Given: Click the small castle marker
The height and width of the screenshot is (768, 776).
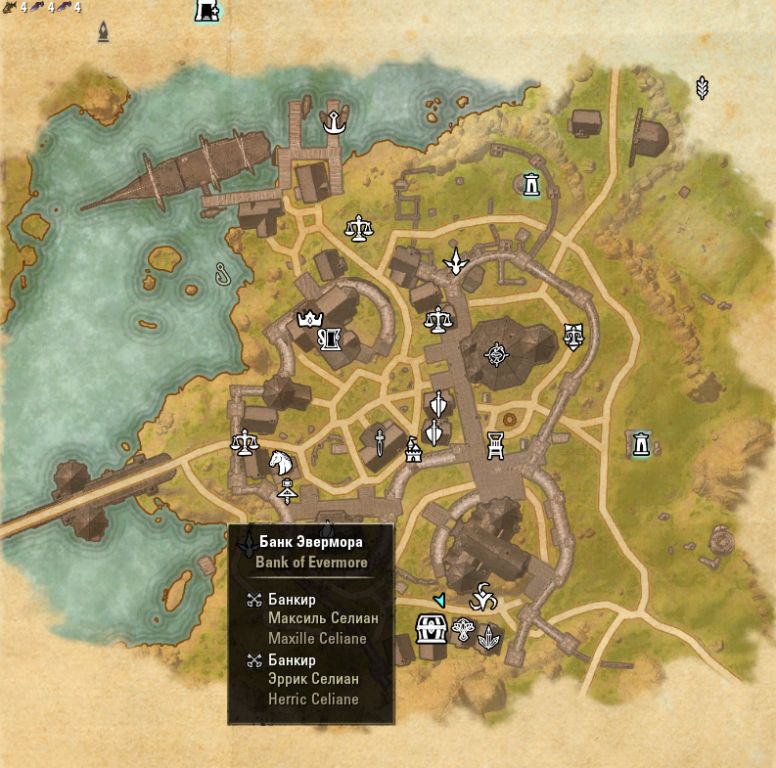Looking at the screenshot, I should (412, 452).
